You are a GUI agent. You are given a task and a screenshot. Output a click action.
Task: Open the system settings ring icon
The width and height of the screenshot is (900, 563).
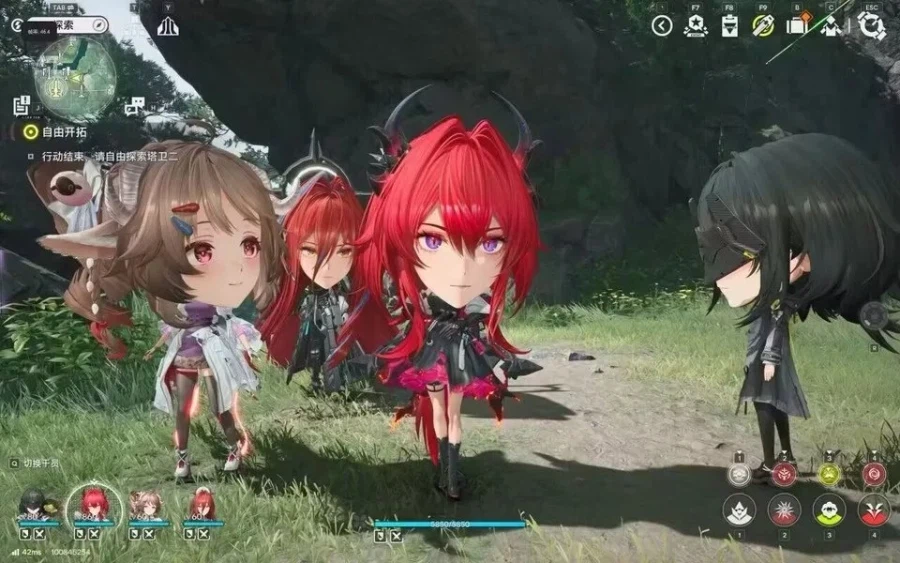871,26
